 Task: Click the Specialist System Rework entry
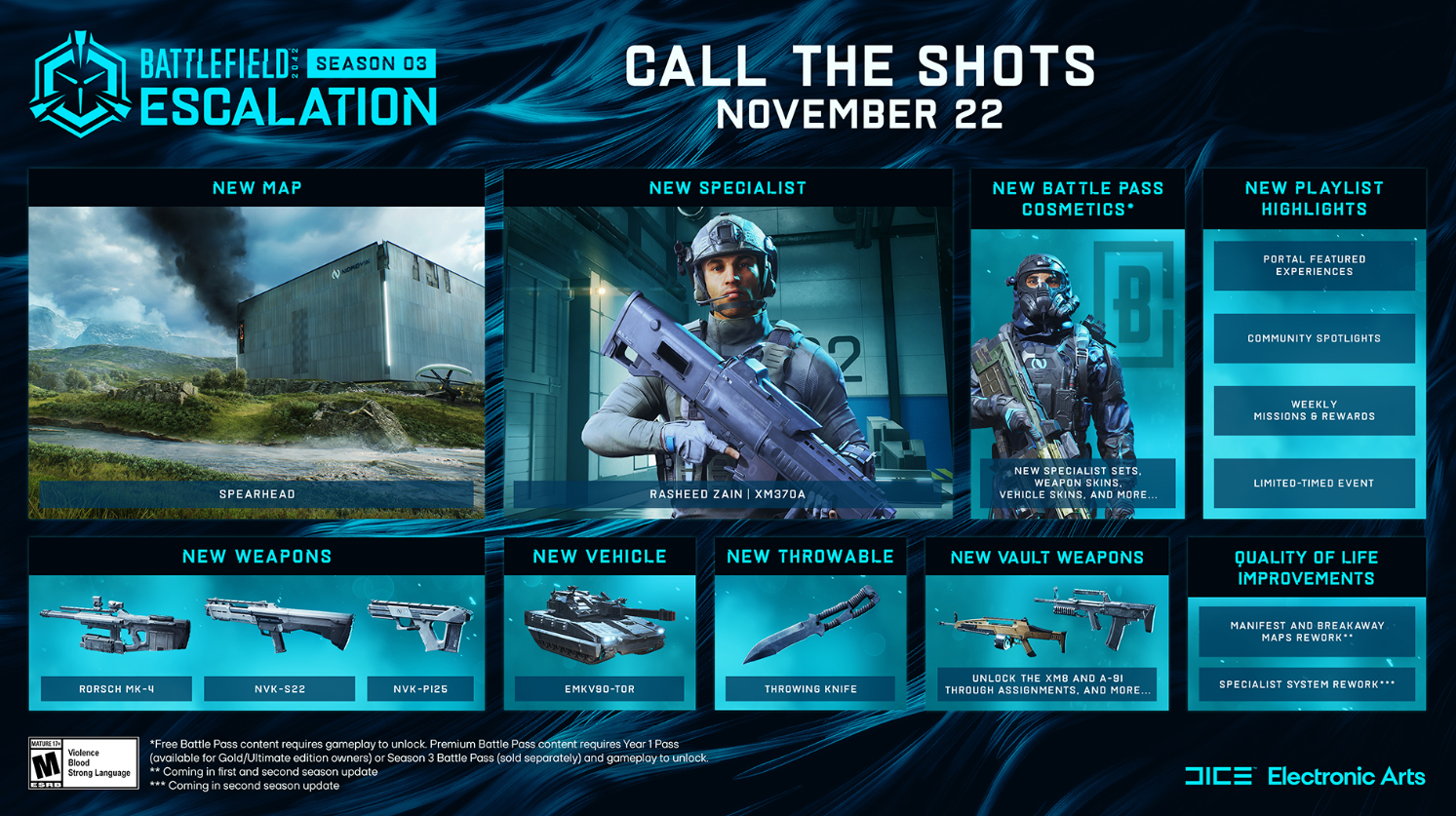1307,684
